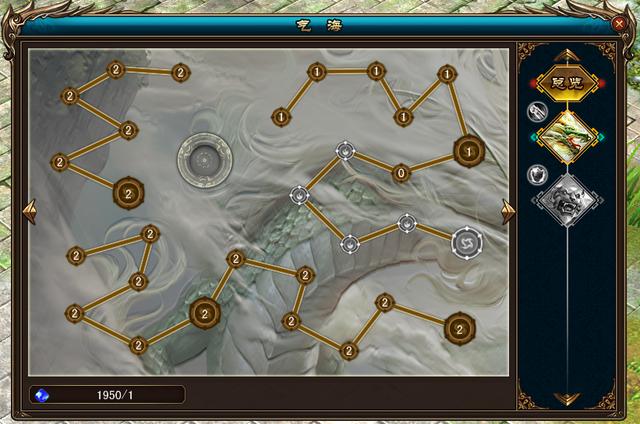Click the blue gem currency icon

[x=42, y=394]
